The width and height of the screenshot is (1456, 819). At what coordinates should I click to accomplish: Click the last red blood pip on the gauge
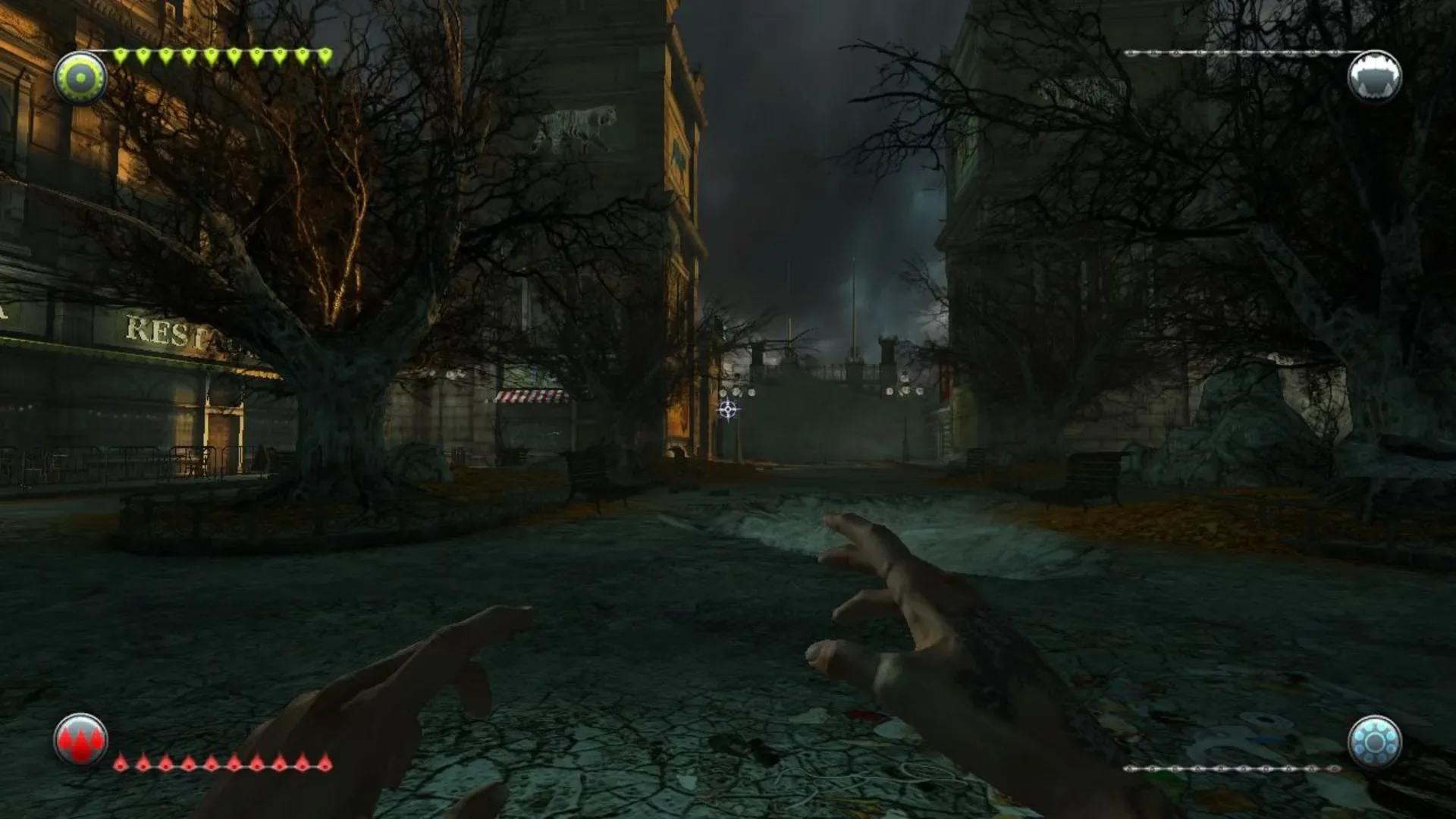pos(325,766)
